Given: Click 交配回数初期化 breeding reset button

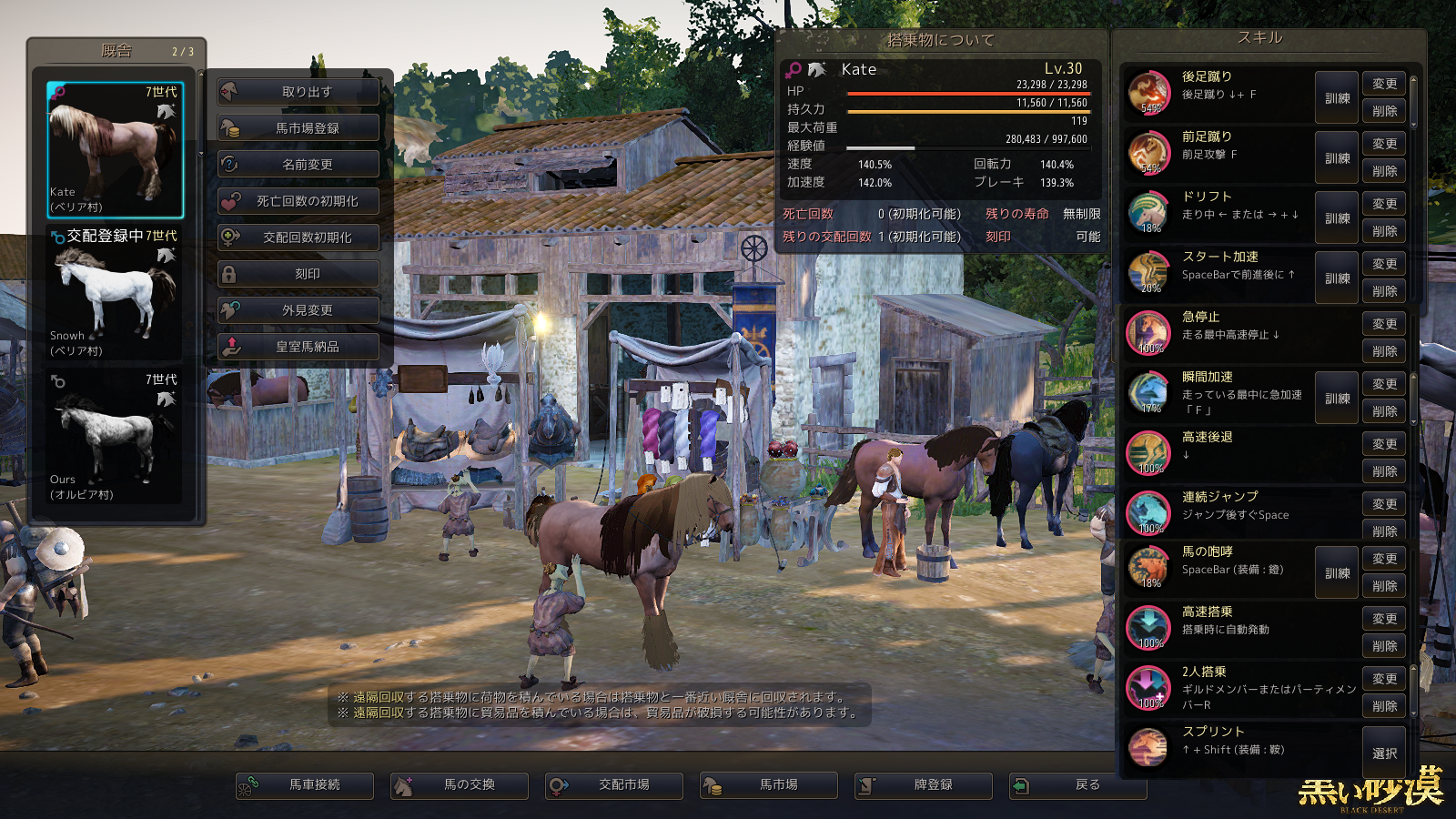Looking at the screenshot, I should 298,238.
